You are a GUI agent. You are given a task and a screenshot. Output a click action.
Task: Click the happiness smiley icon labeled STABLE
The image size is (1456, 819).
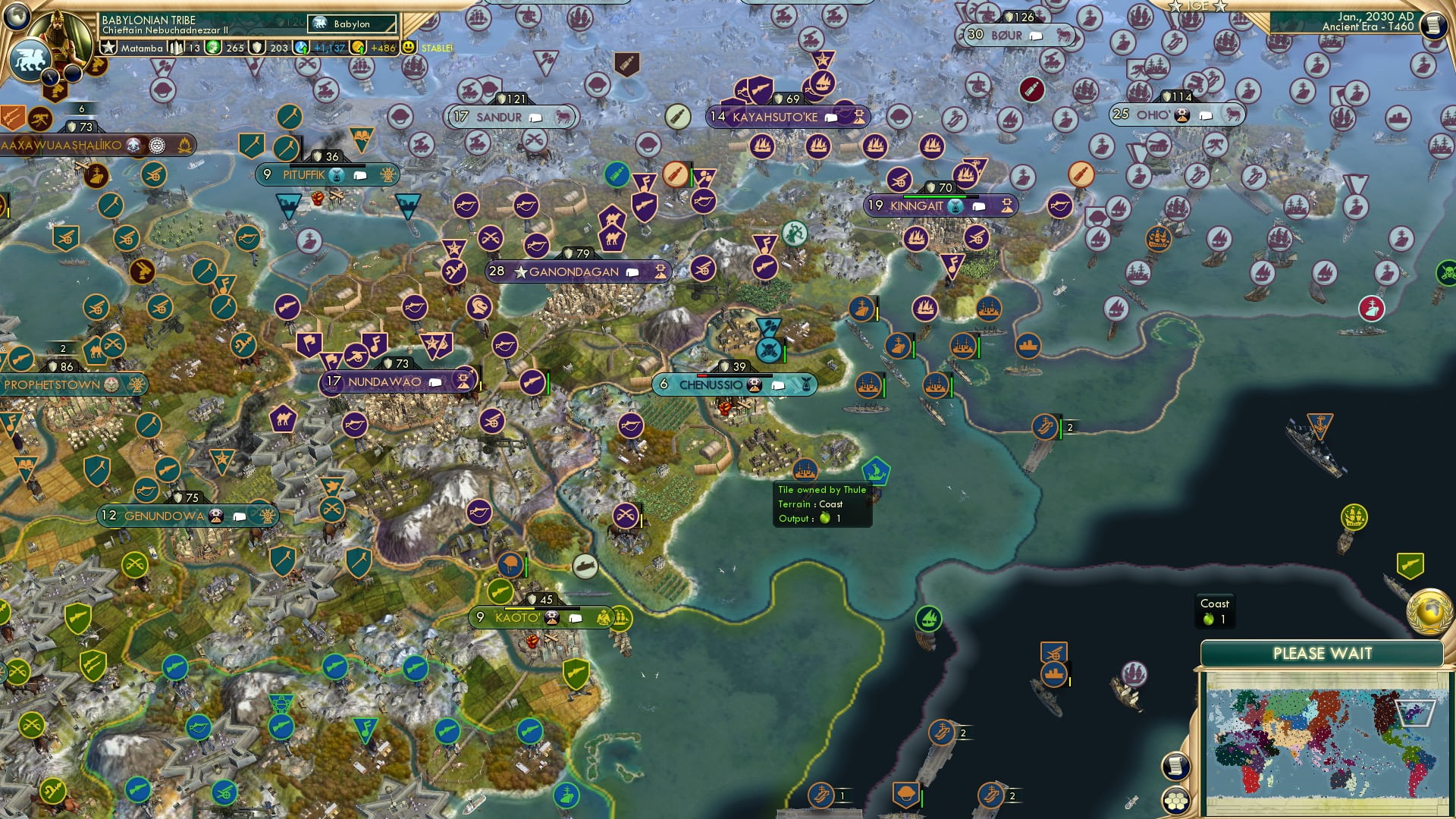point(408,45)
